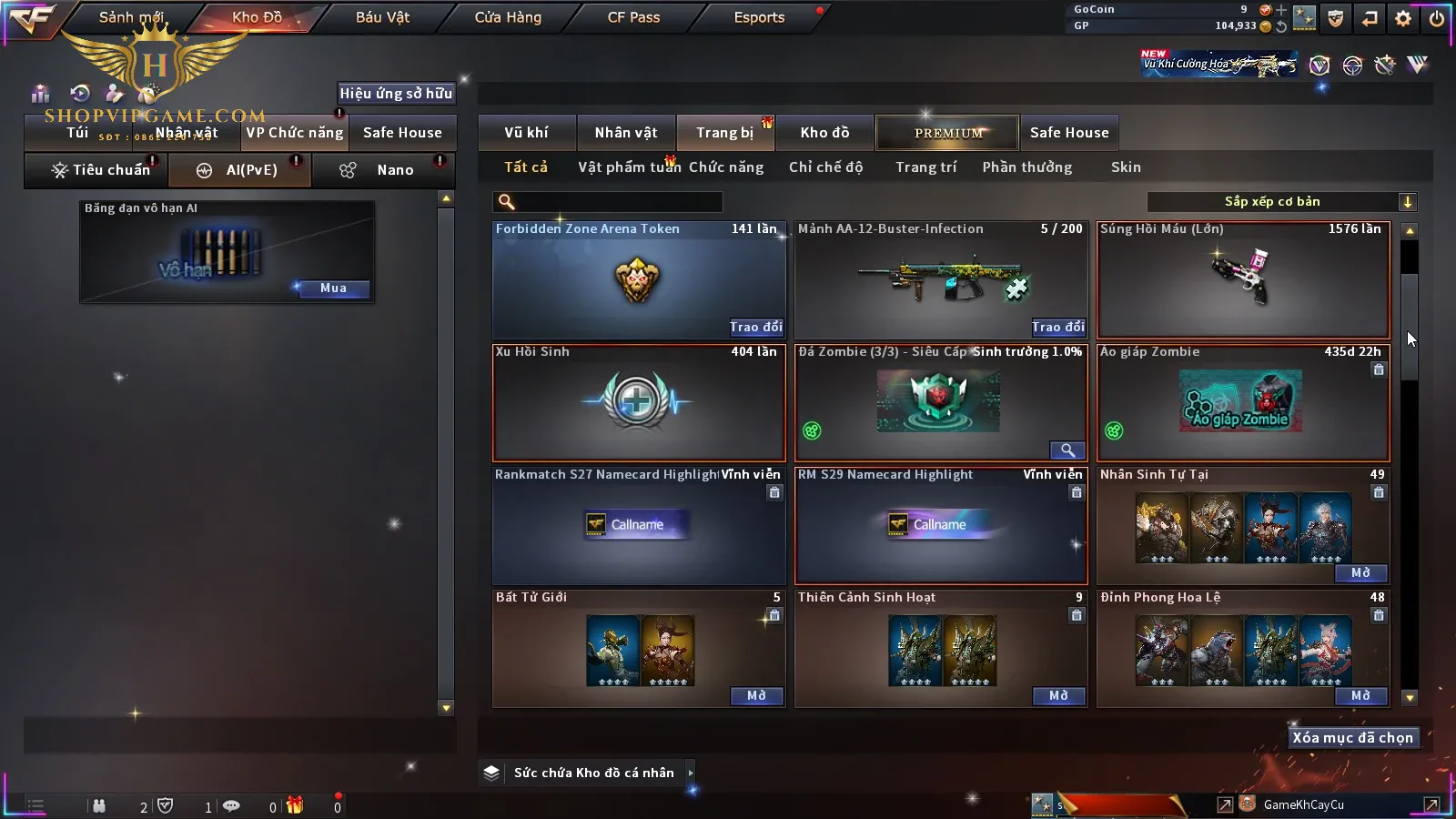Buy the Băng đạn vô hạn AI item

[333, 288]
